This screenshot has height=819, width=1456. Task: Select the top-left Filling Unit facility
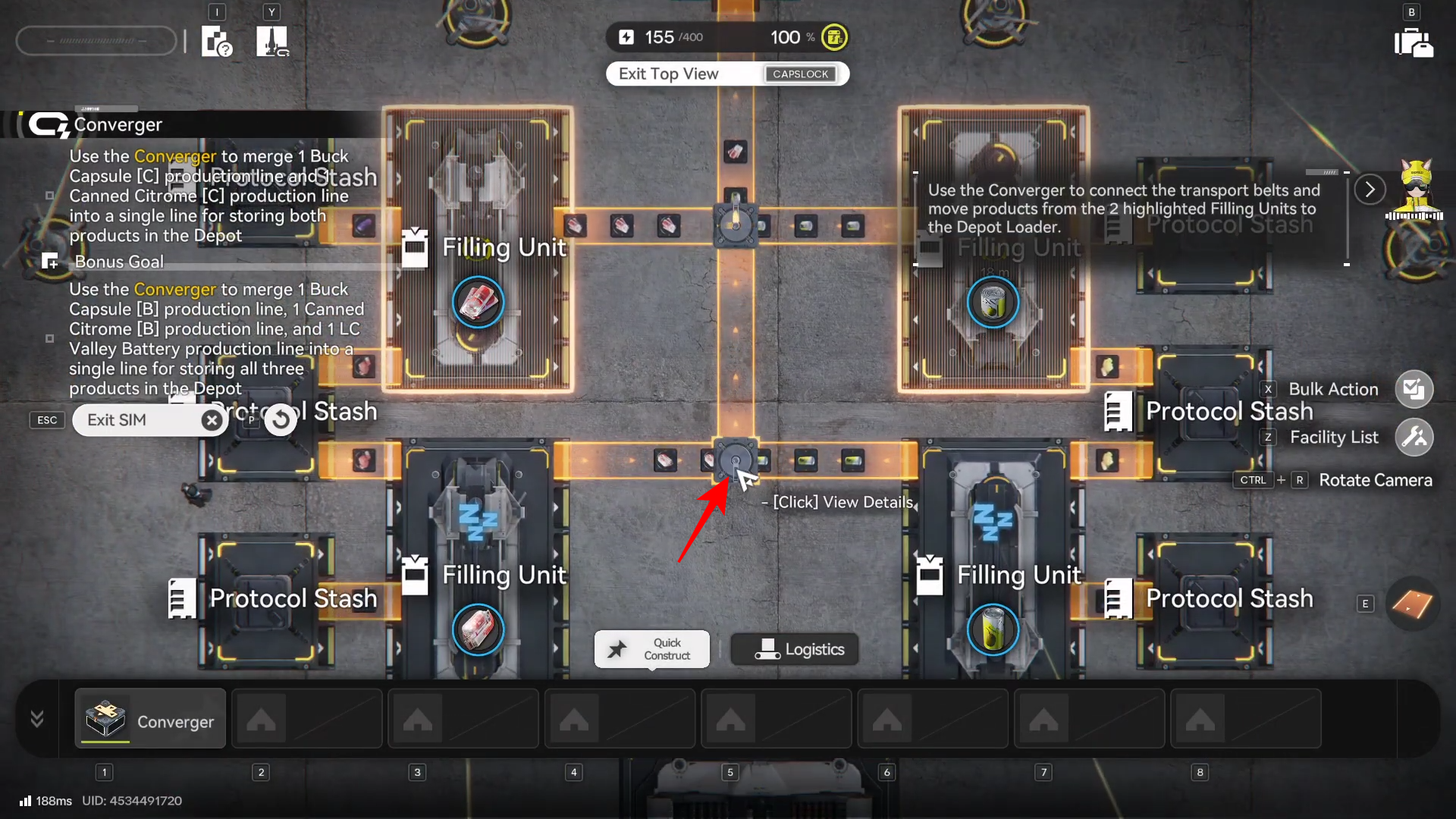click(478, 250)
